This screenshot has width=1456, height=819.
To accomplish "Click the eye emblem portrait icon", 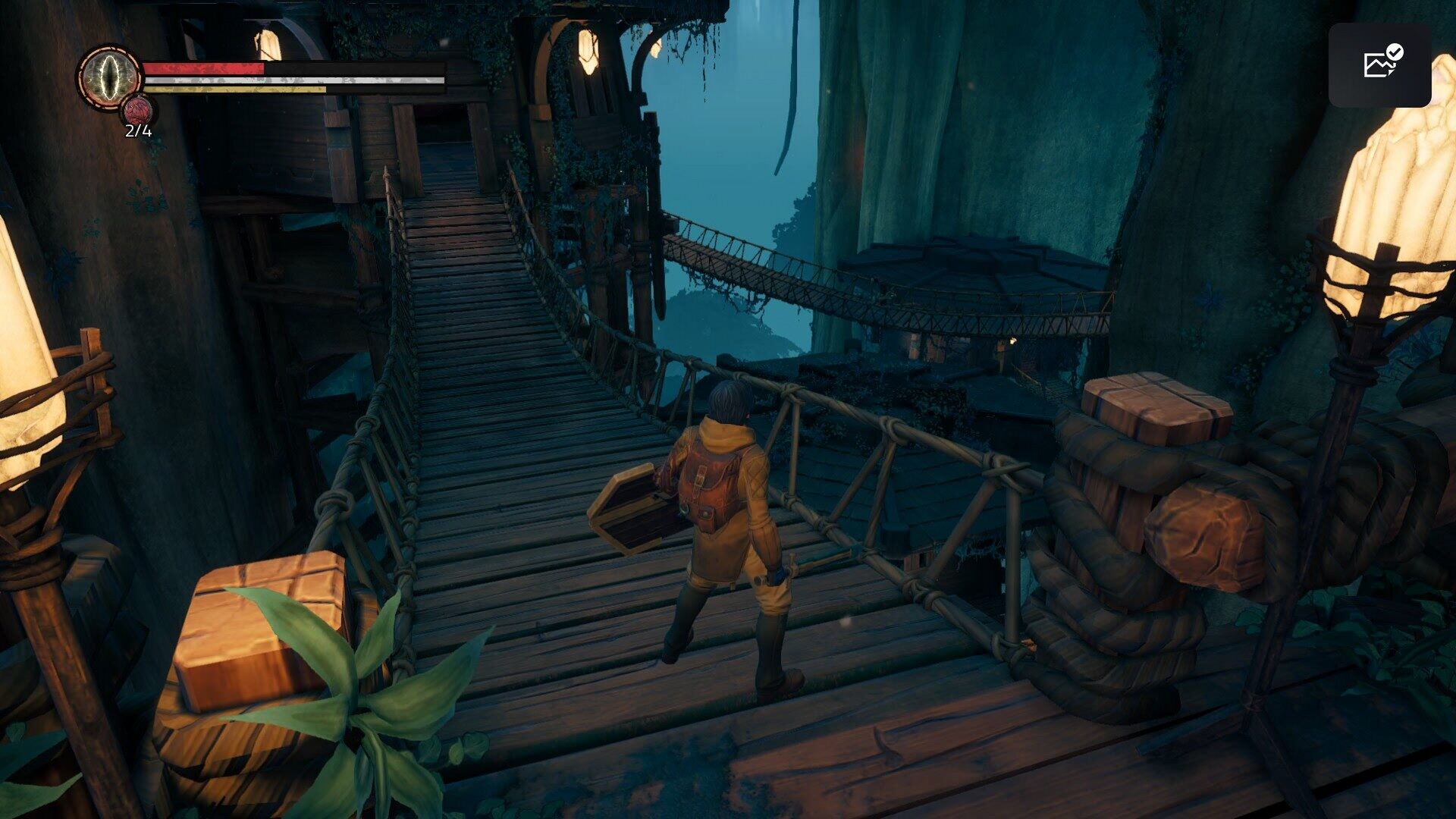I will coord(110,76).
